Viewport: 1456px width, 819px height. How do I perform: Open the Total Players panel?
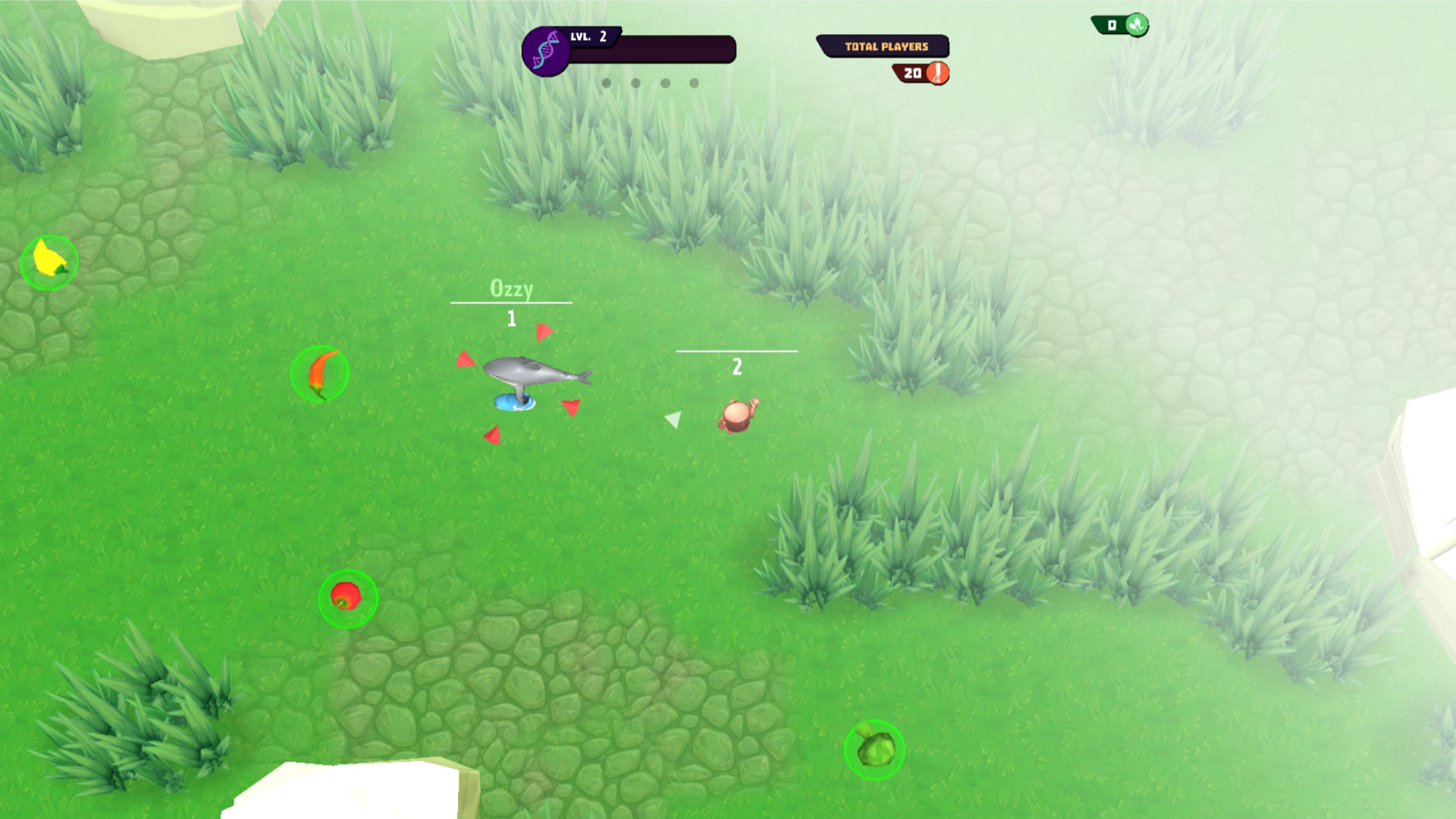pos(883,45)
